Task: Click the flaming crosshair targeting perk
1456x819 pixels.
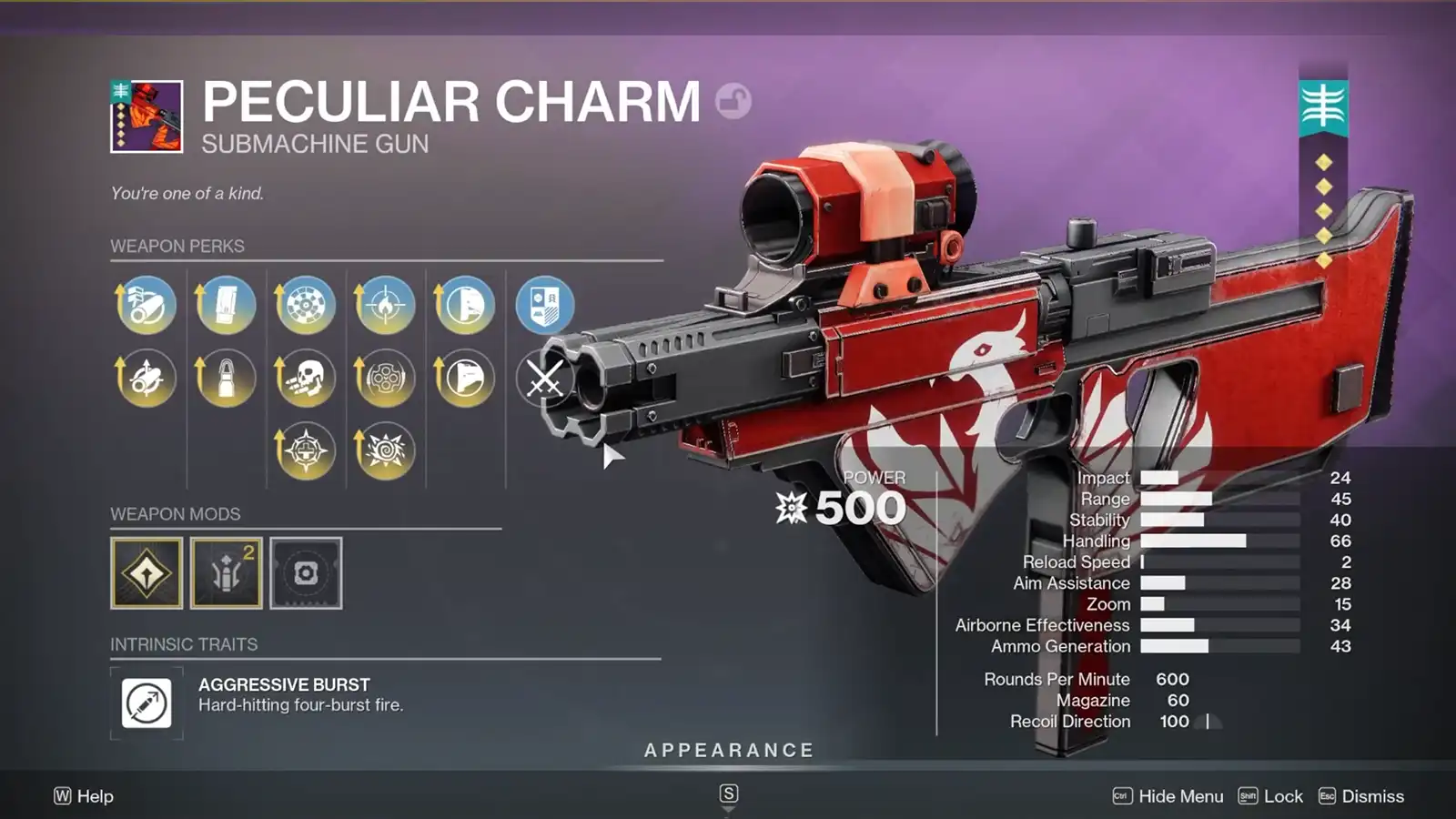Action: (383, 305)
